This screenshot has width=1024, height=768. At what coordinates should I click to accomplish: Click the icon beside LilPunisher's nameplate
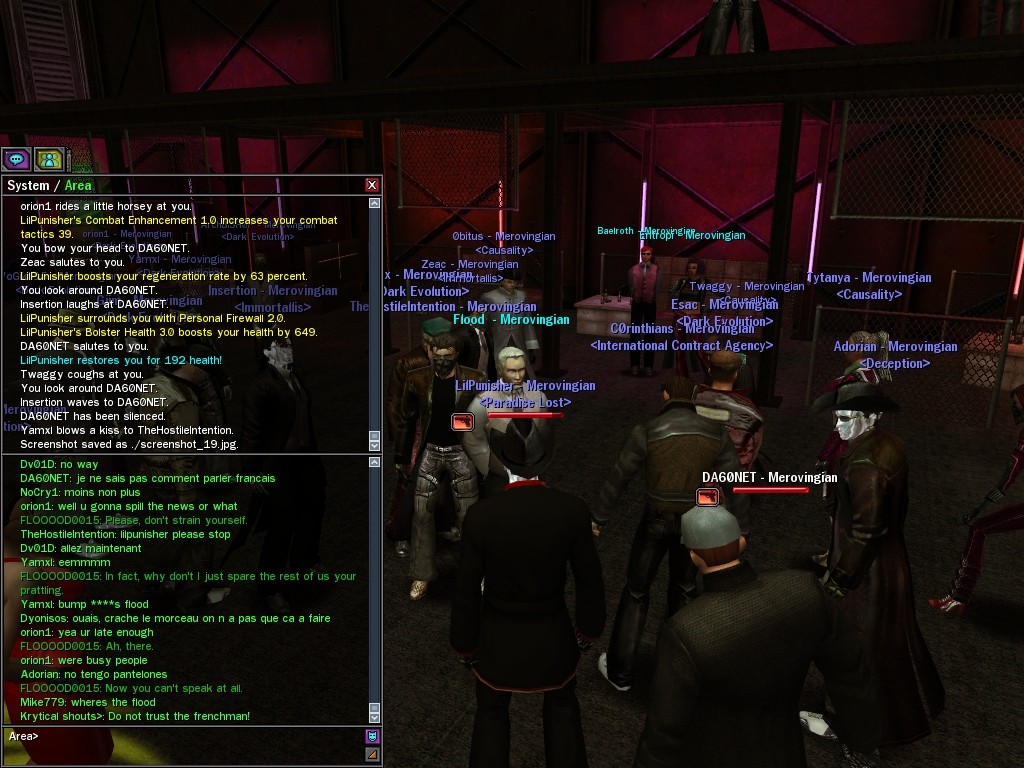(462, 422)
